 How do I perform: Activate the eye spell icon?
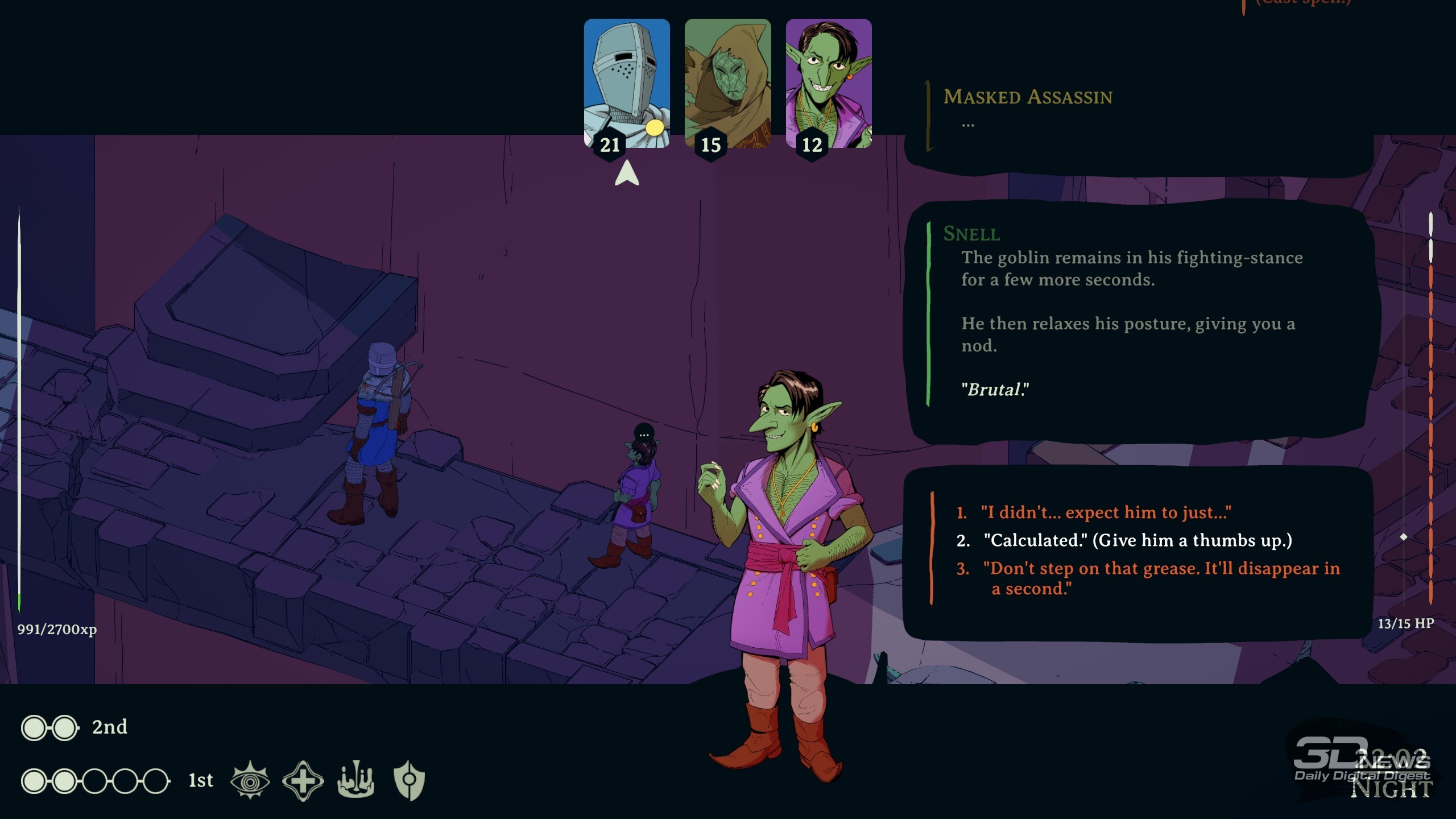[x=250, y=780]
